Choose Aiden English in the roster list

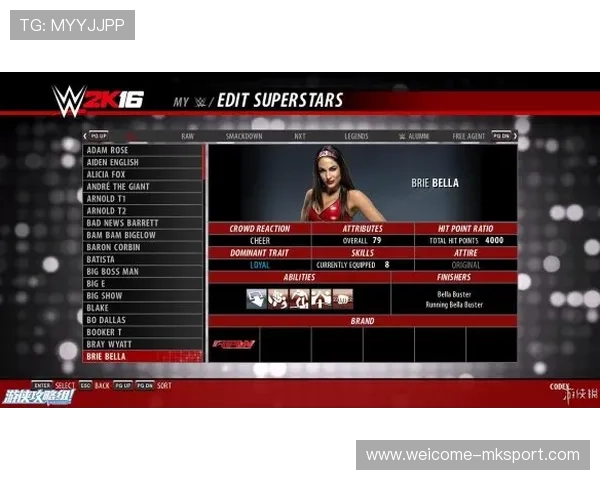pyautogui.click(x=143, y=162)
